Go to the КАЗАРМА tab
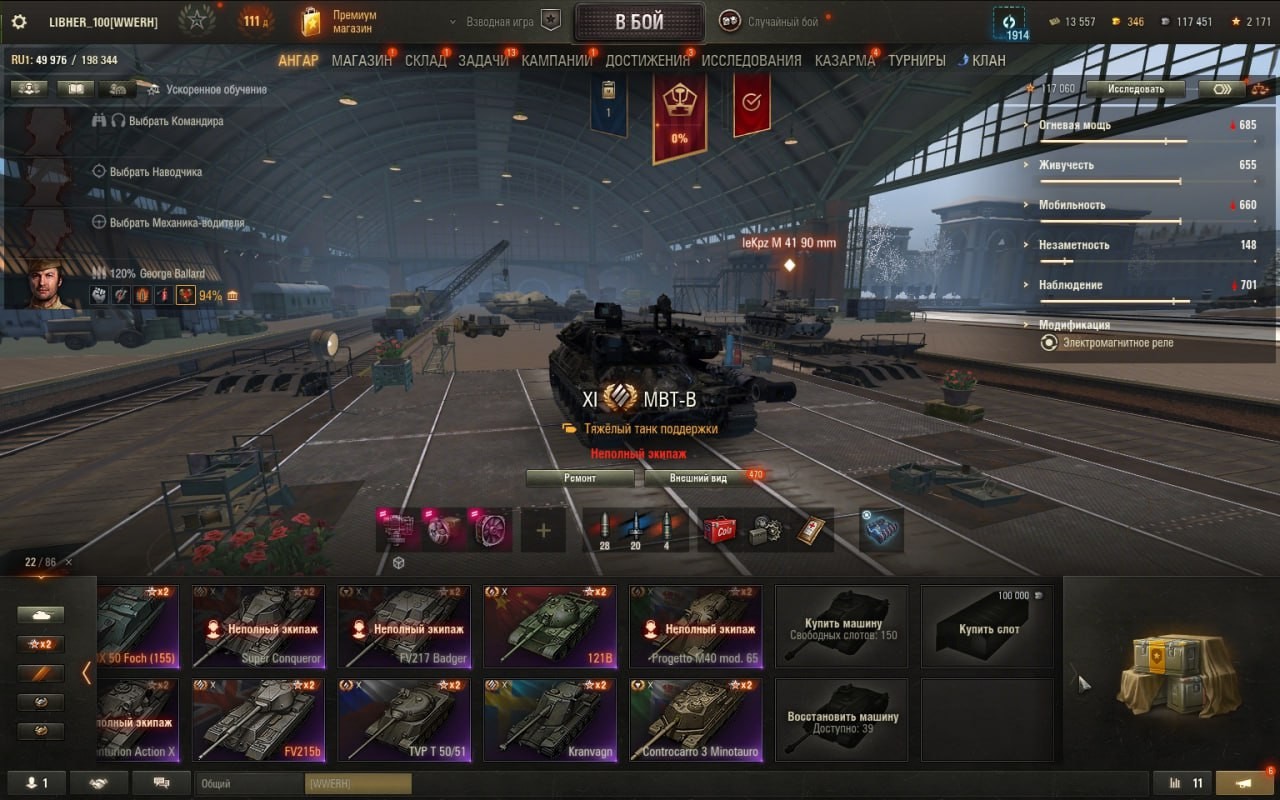 (x=844, y=60)
